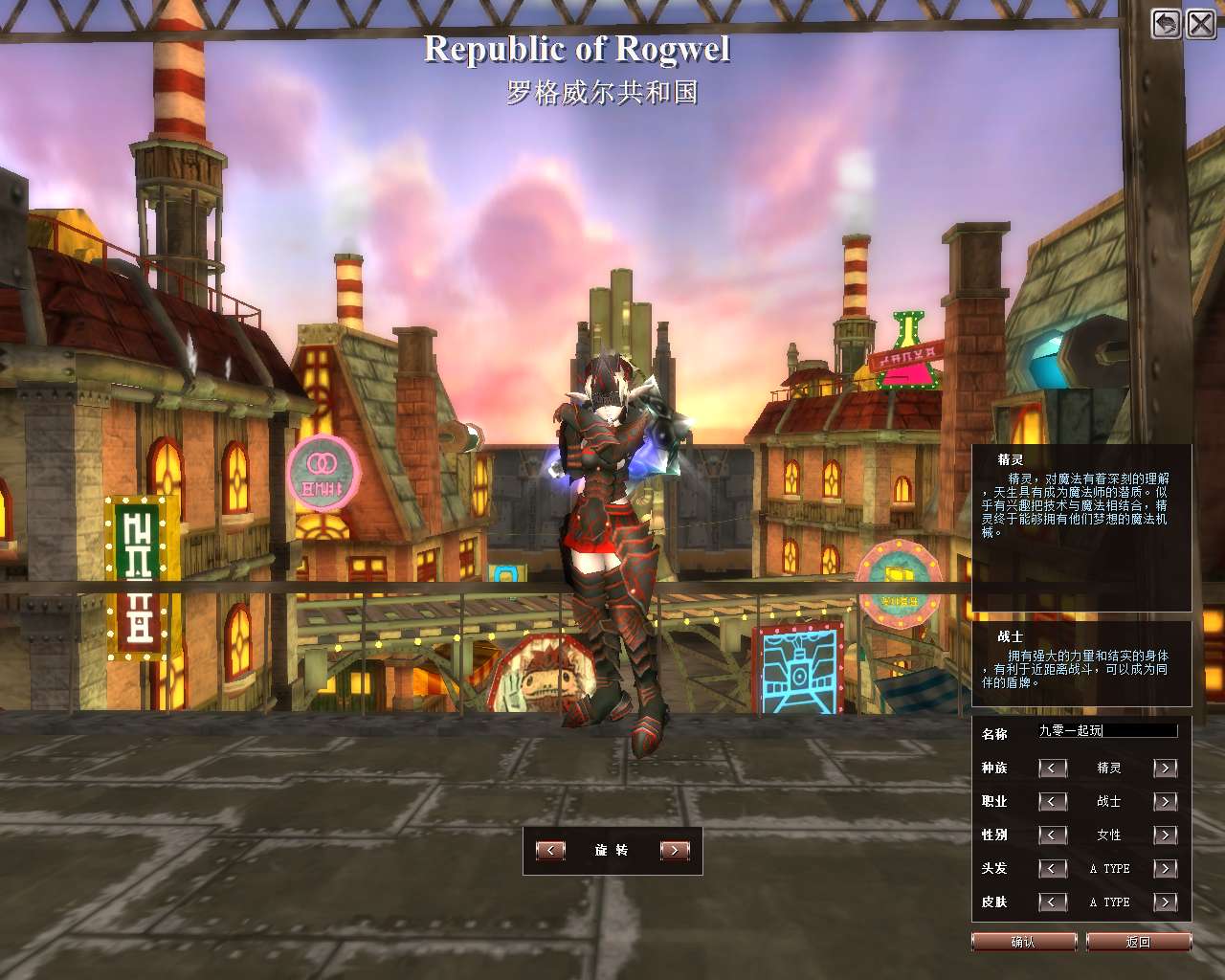
Task: Select the previous 职业 class option
Action: (x=1053, y=801)
